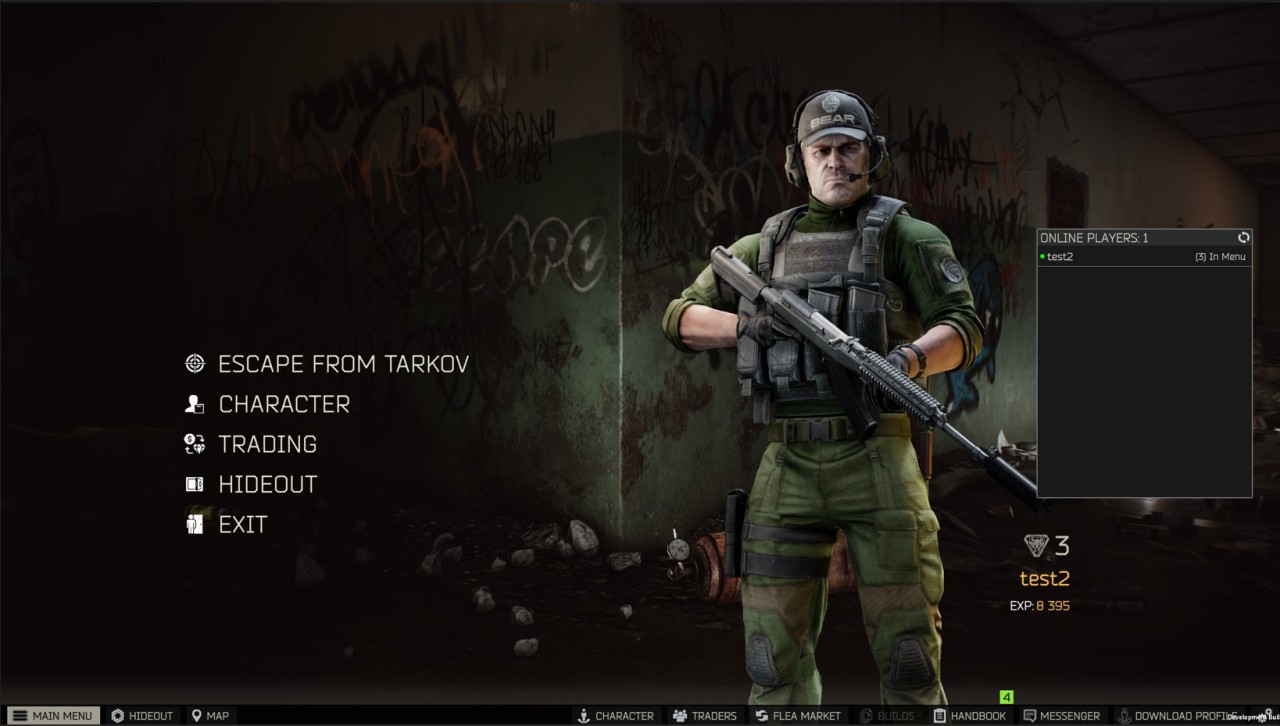Open the greyed-out Builds toolbar item
Image resolution: width=1280 pixels, height=726 pixels.
(887, 716)
